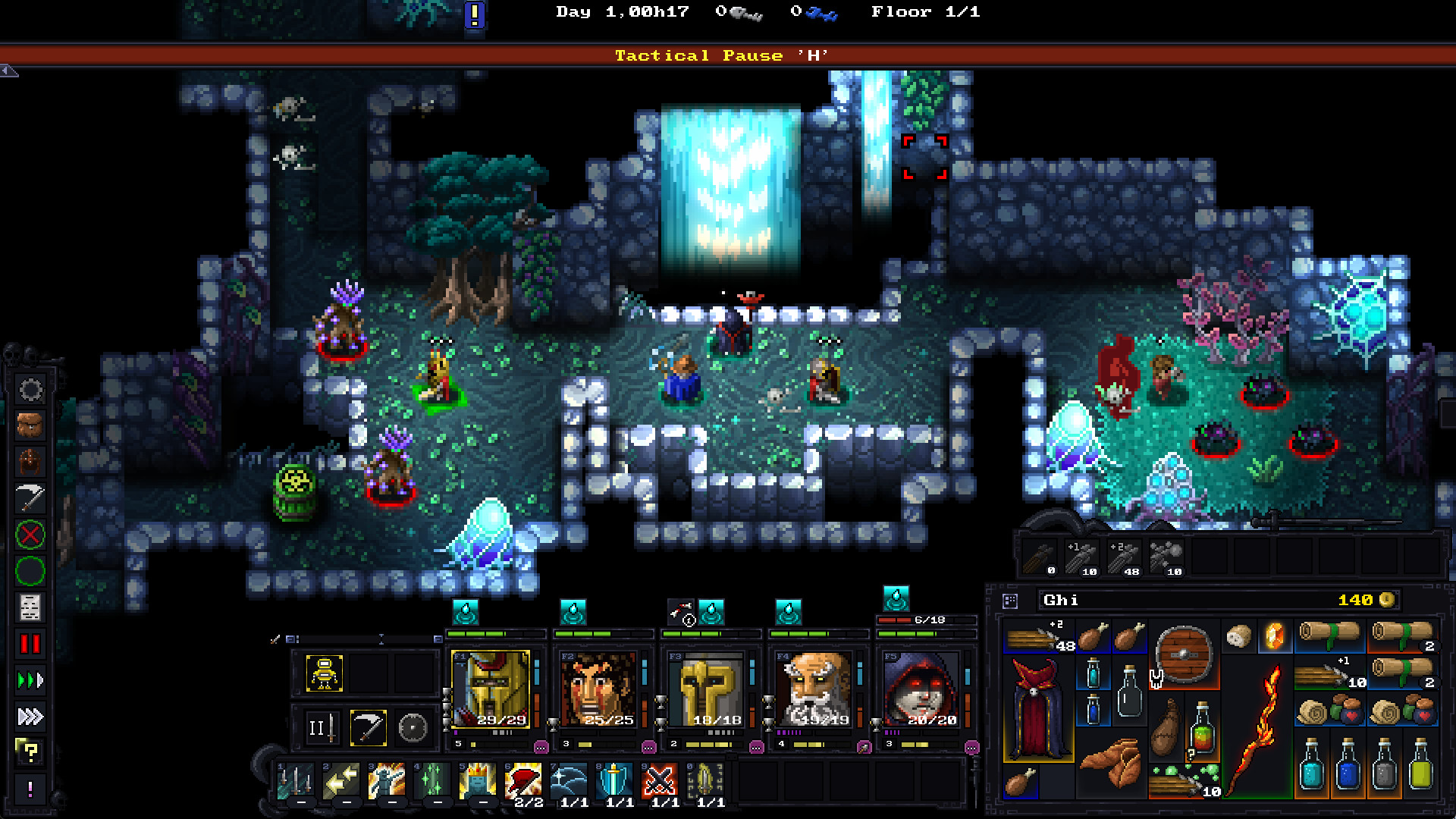1456x819 pixels.
Task: Select the orange gem in the inventory
Action: click(1275, 636)
